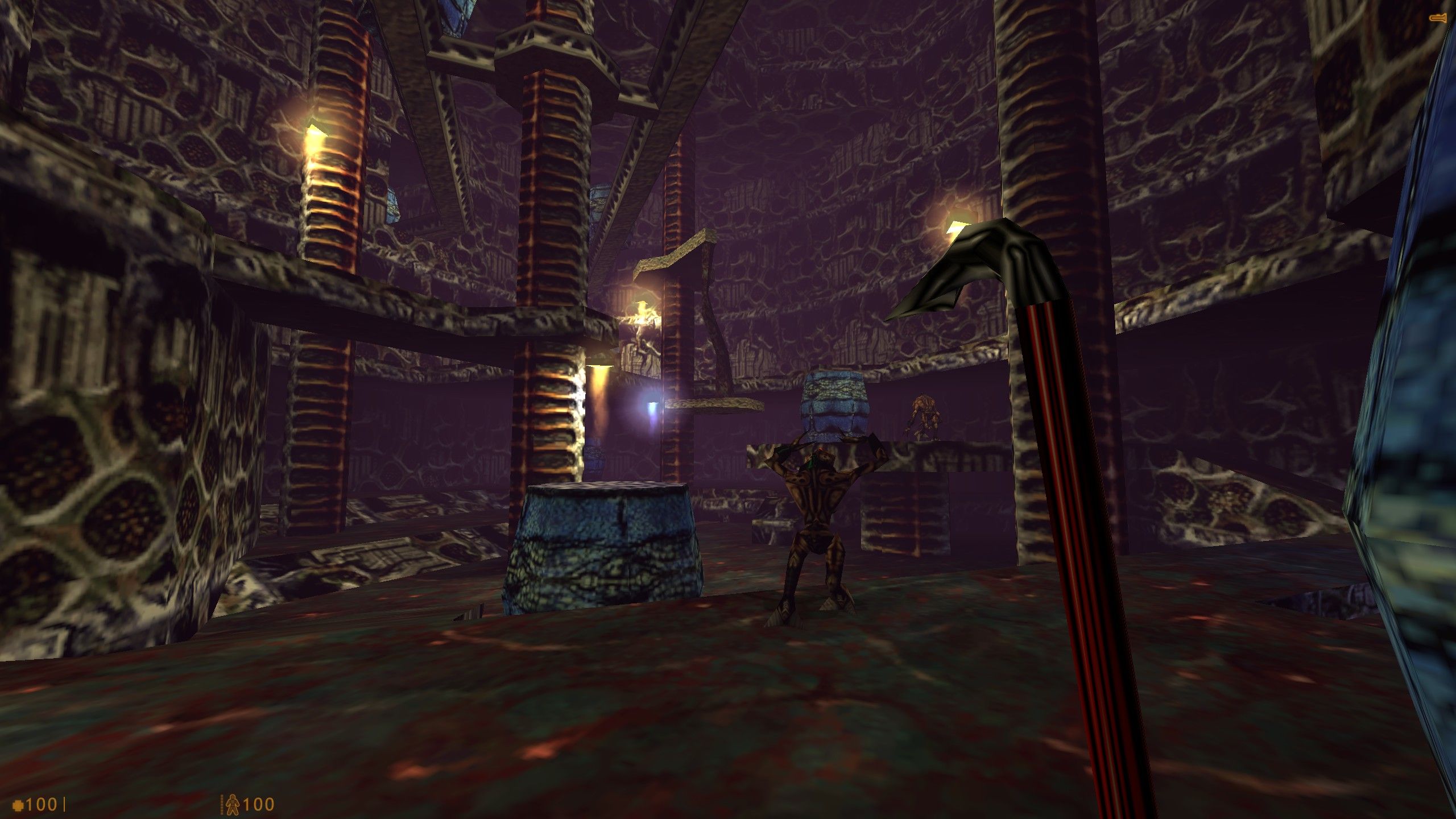Open the segmented armor bar next to the suit icon
Image resolution: width=1456 pixels, height=819 pixels.
pos(222,805)
